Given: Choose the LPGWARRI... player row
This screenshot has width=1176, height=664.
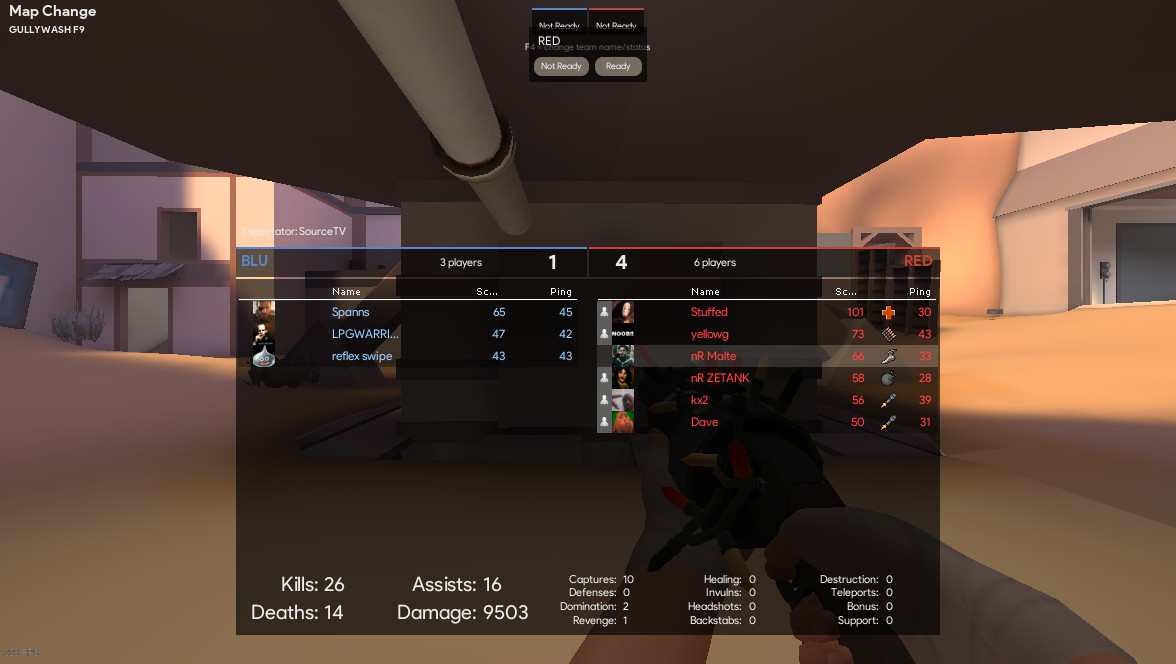Looking at the screenshot, I should point(365,334).
